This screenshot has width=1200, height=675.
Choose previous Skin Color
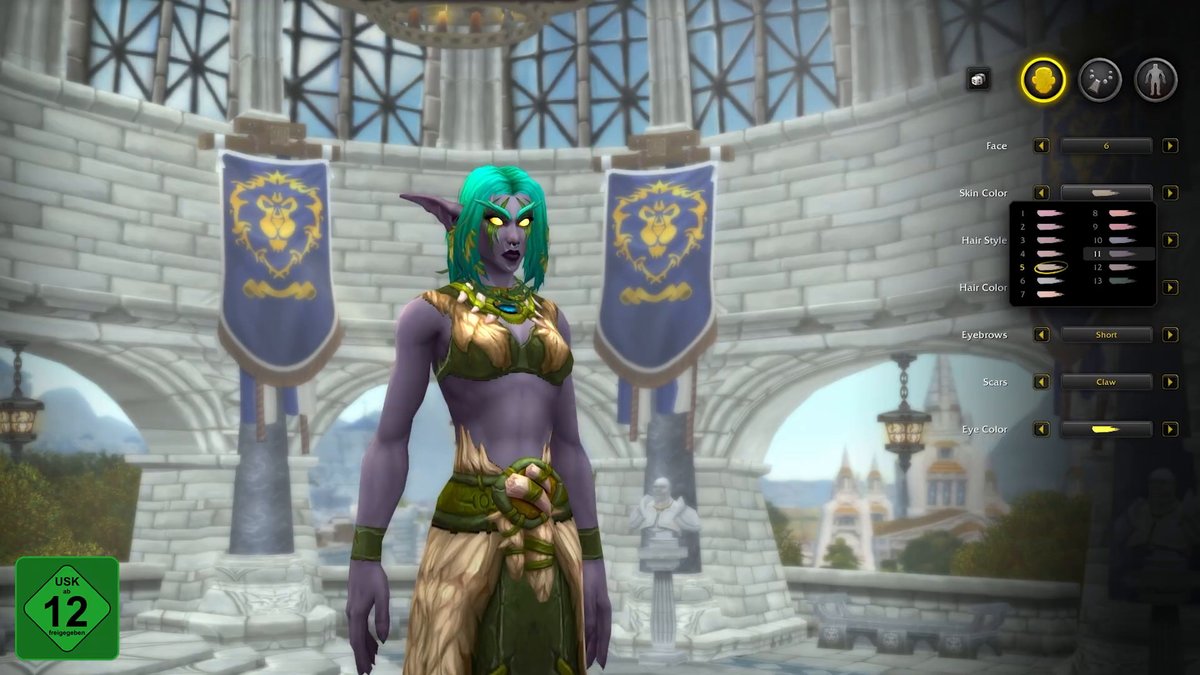coord(1042,193)
